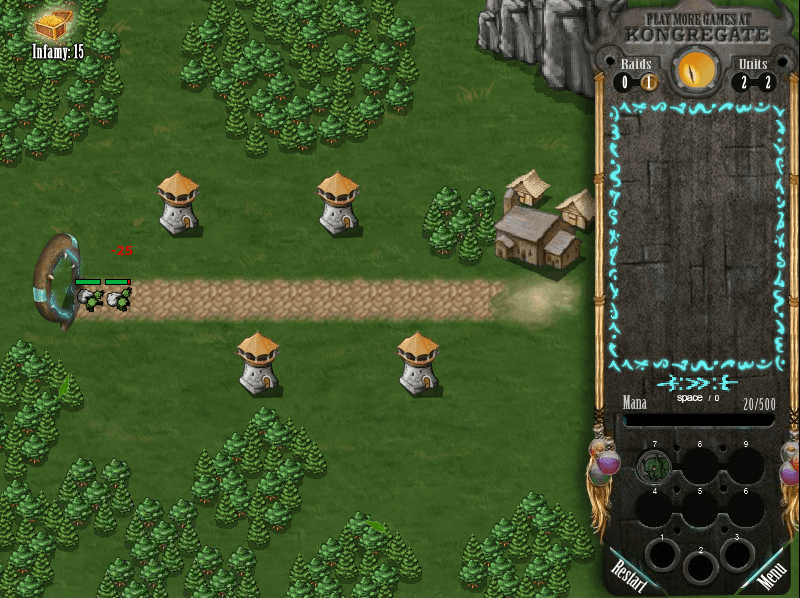Viewport: 800px width, 598px height.
Task: Click the orange dragon eye emblem
Action: coord(696,71)
